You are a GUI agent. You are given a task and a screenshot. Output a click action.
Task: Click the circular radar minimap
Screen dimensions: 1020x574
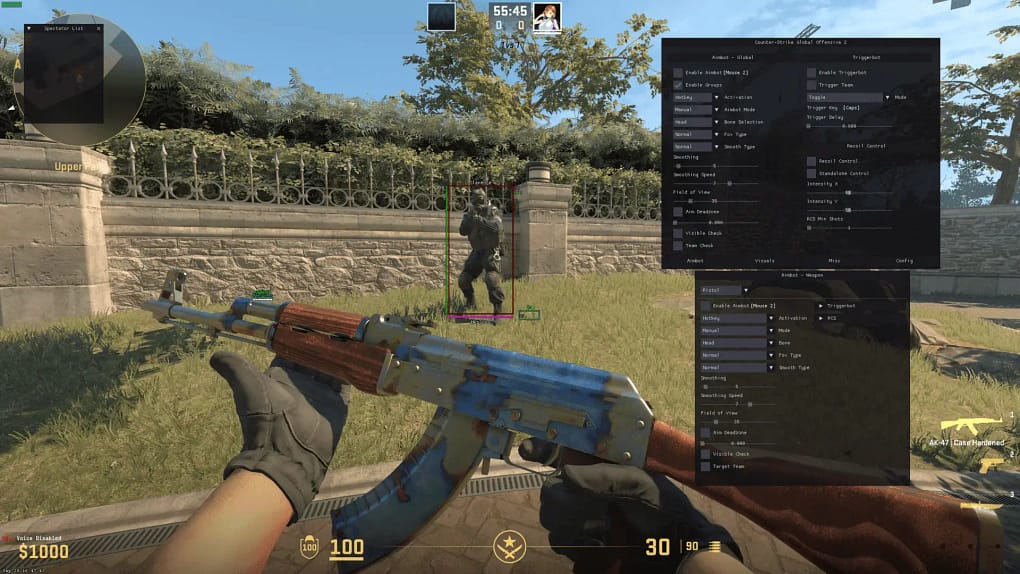click(x=79, y=79)
